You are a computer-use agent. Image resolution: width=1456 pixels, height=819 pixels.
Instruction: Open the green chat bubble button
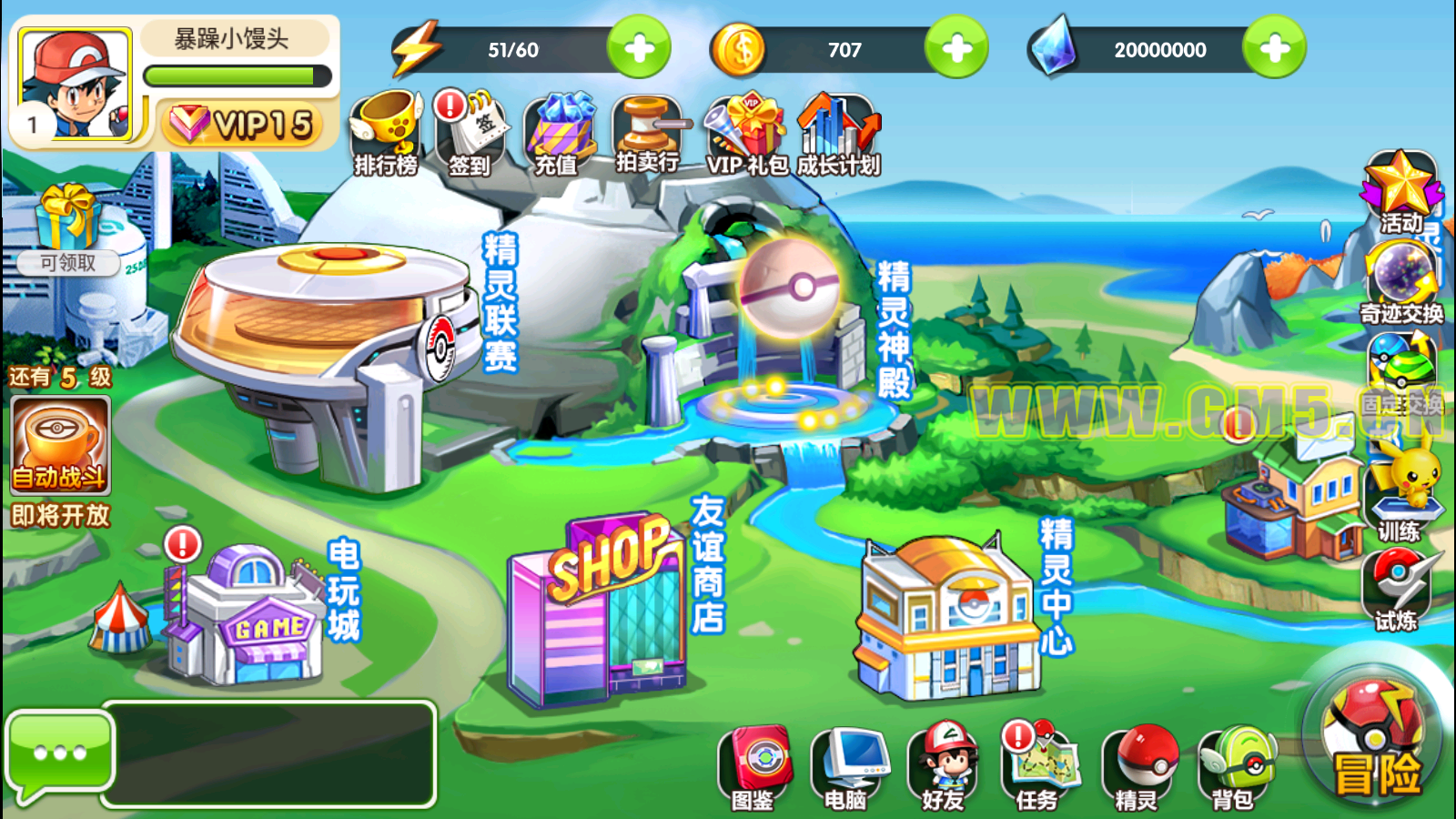pyautogui.click(x=59, y=753)
